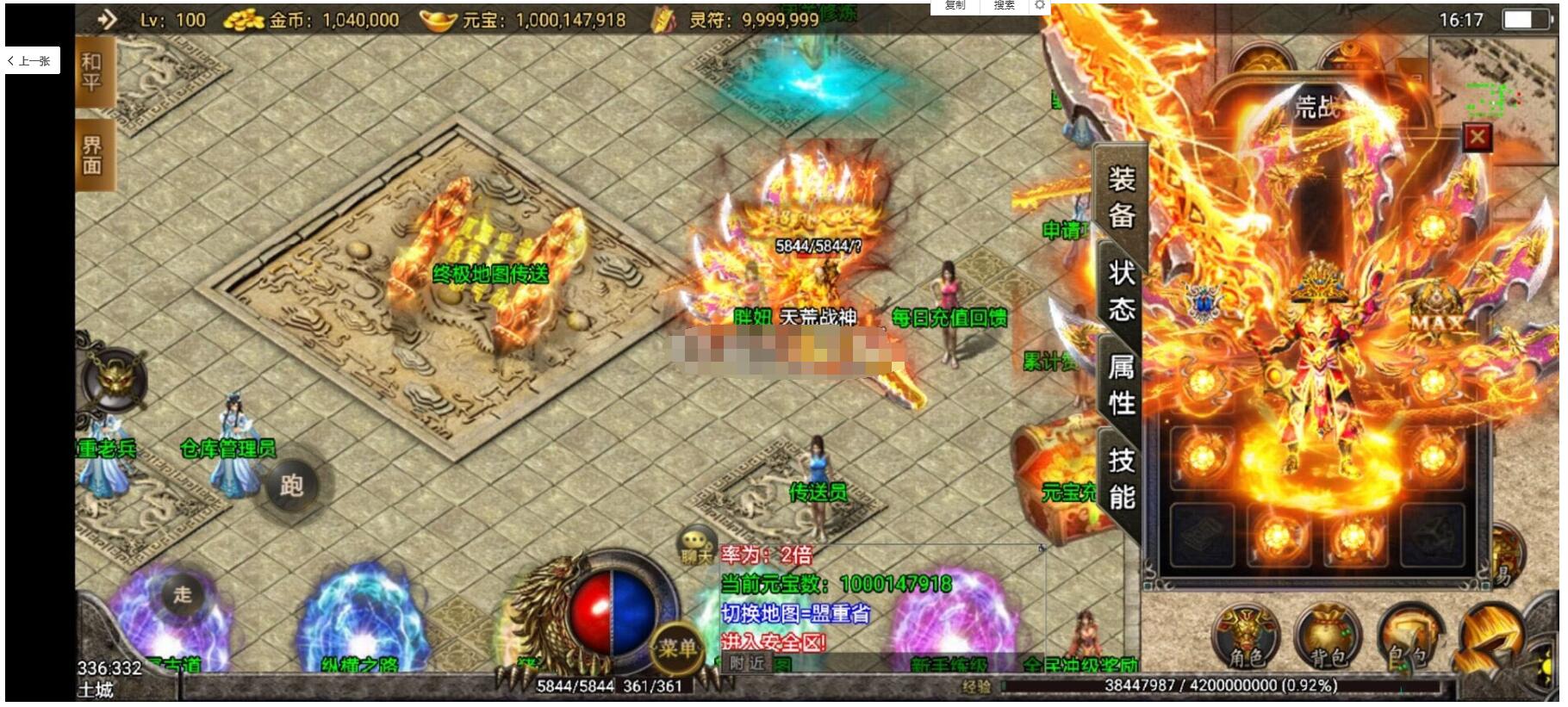1568x707 pixels.
Task: Click the 界面 interface button
Action: point(92,156)
